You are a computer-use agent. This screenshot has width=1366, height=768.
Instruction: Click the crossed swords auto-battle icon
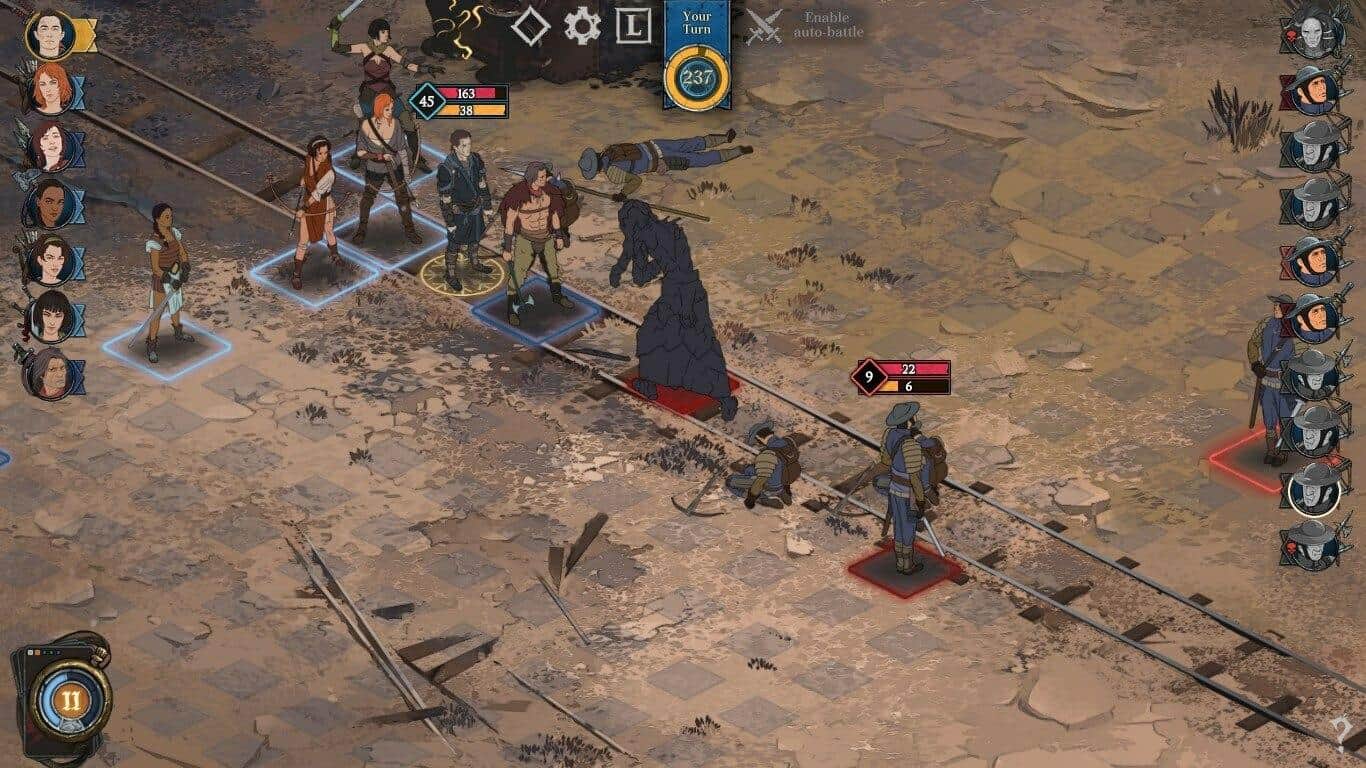[x=763, y=24]
